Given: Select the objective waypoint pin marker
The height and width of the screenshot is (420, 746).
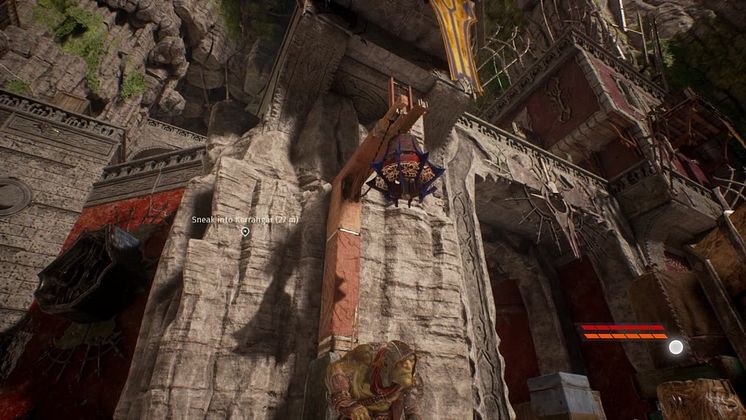Looking at the screenshot, I should point(245,232).
